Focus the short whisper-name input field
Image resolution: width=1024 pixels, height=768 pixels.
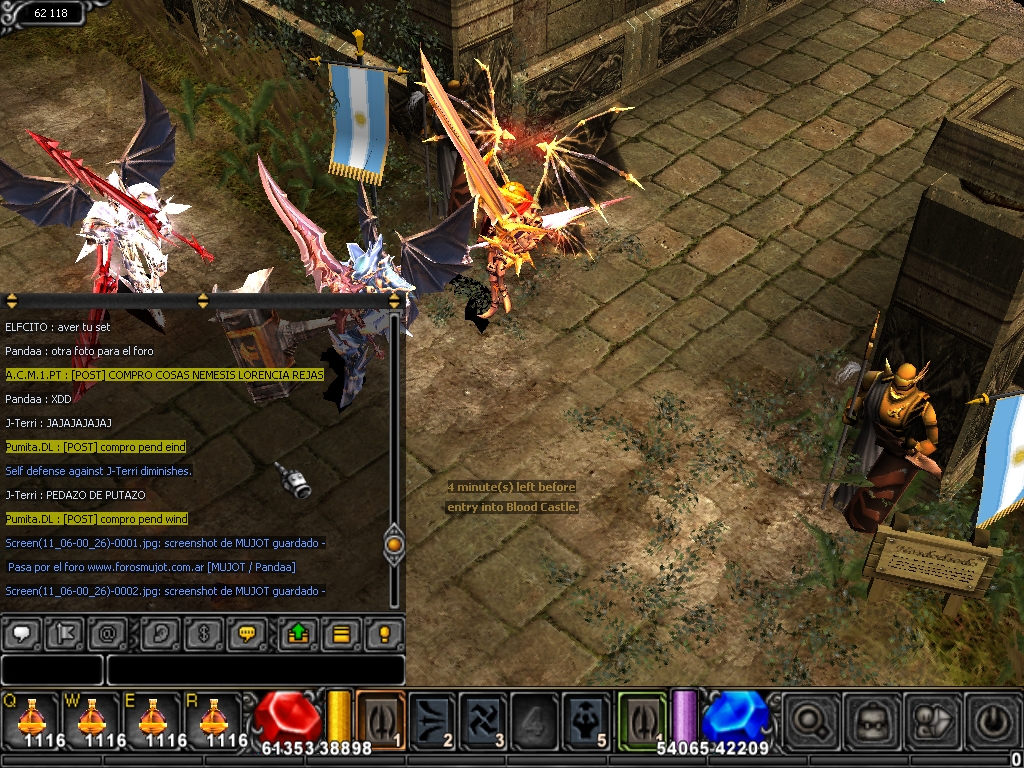tap(52, 670)
